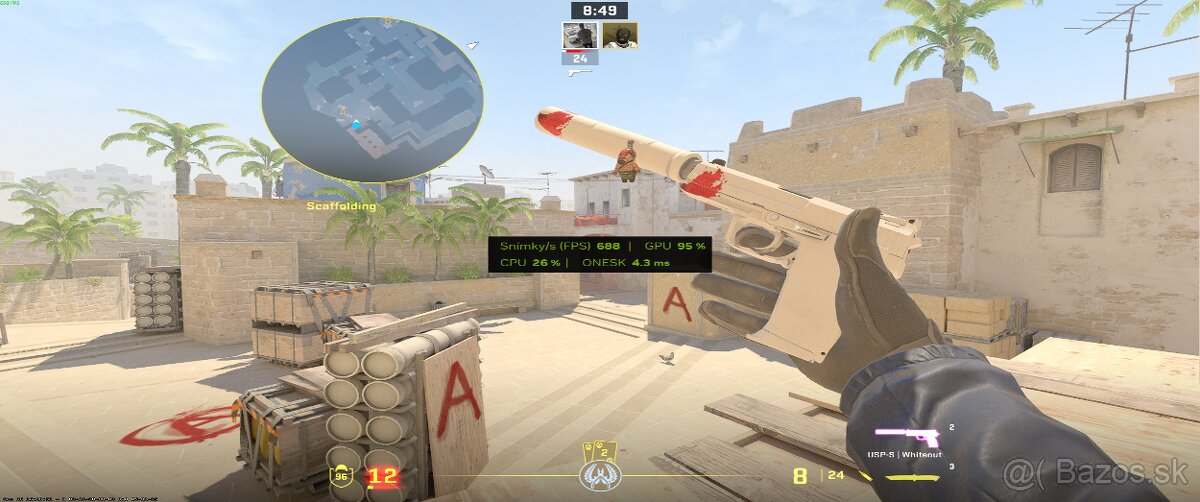This screenshot has height=502, width=1200.
Task: Click the armor shield icon
Action: pos(343,476)
